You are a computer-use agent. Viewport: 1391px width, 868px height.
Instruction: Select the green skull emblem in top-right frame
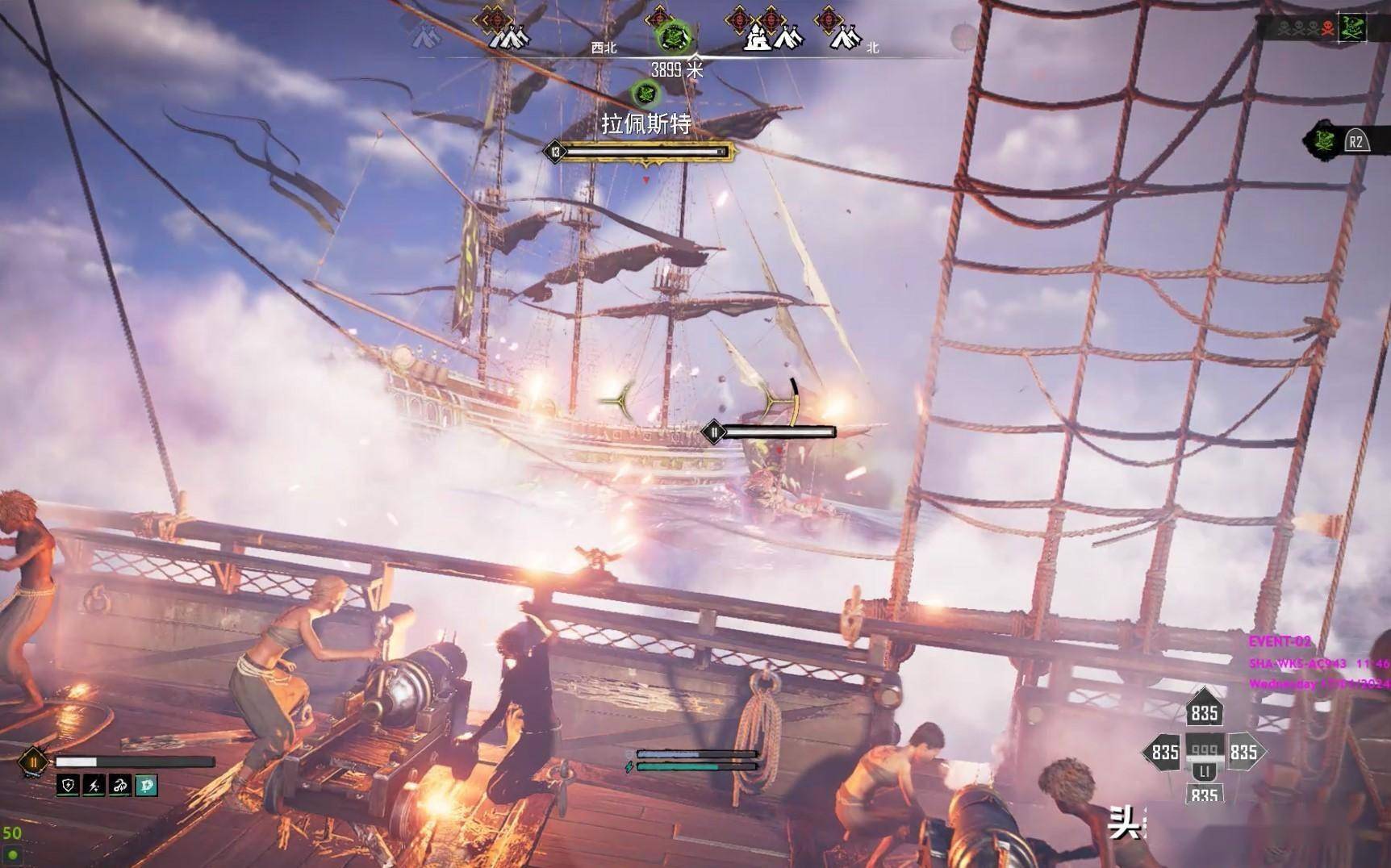(x=1353, y=28)
